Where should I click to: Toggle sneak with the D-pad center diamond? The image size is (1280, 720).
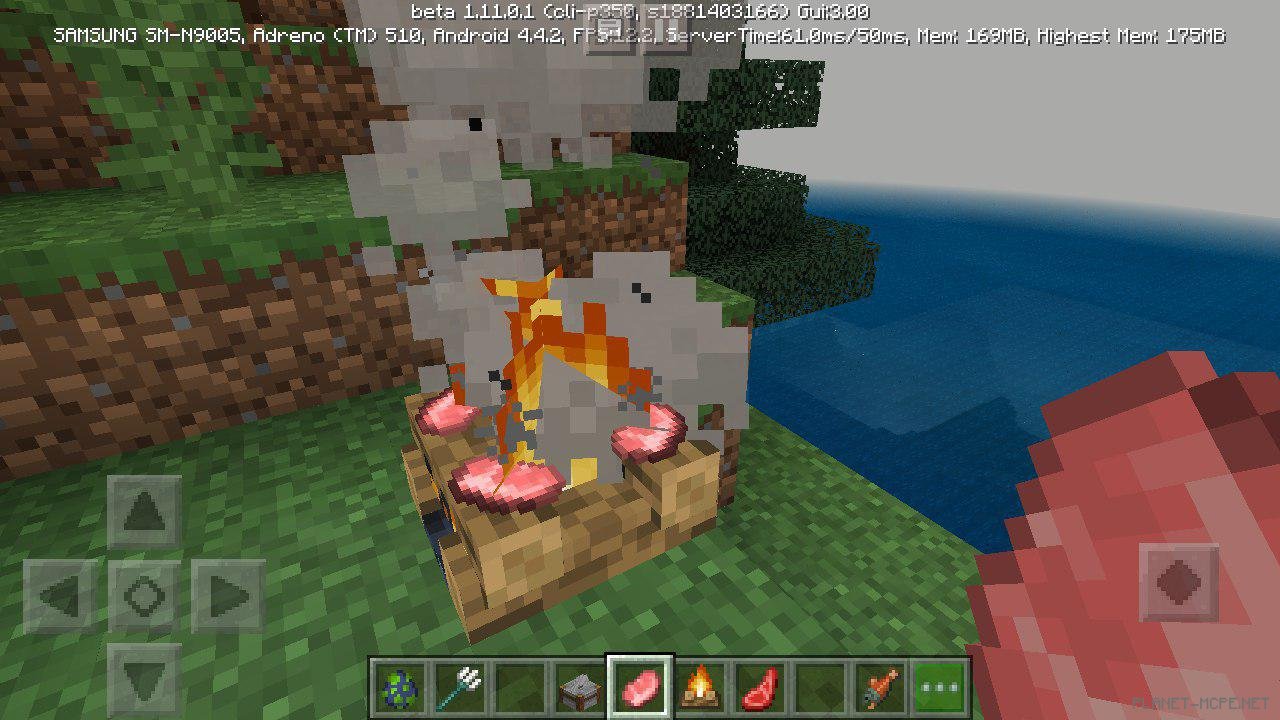click(x=144, y=597)
